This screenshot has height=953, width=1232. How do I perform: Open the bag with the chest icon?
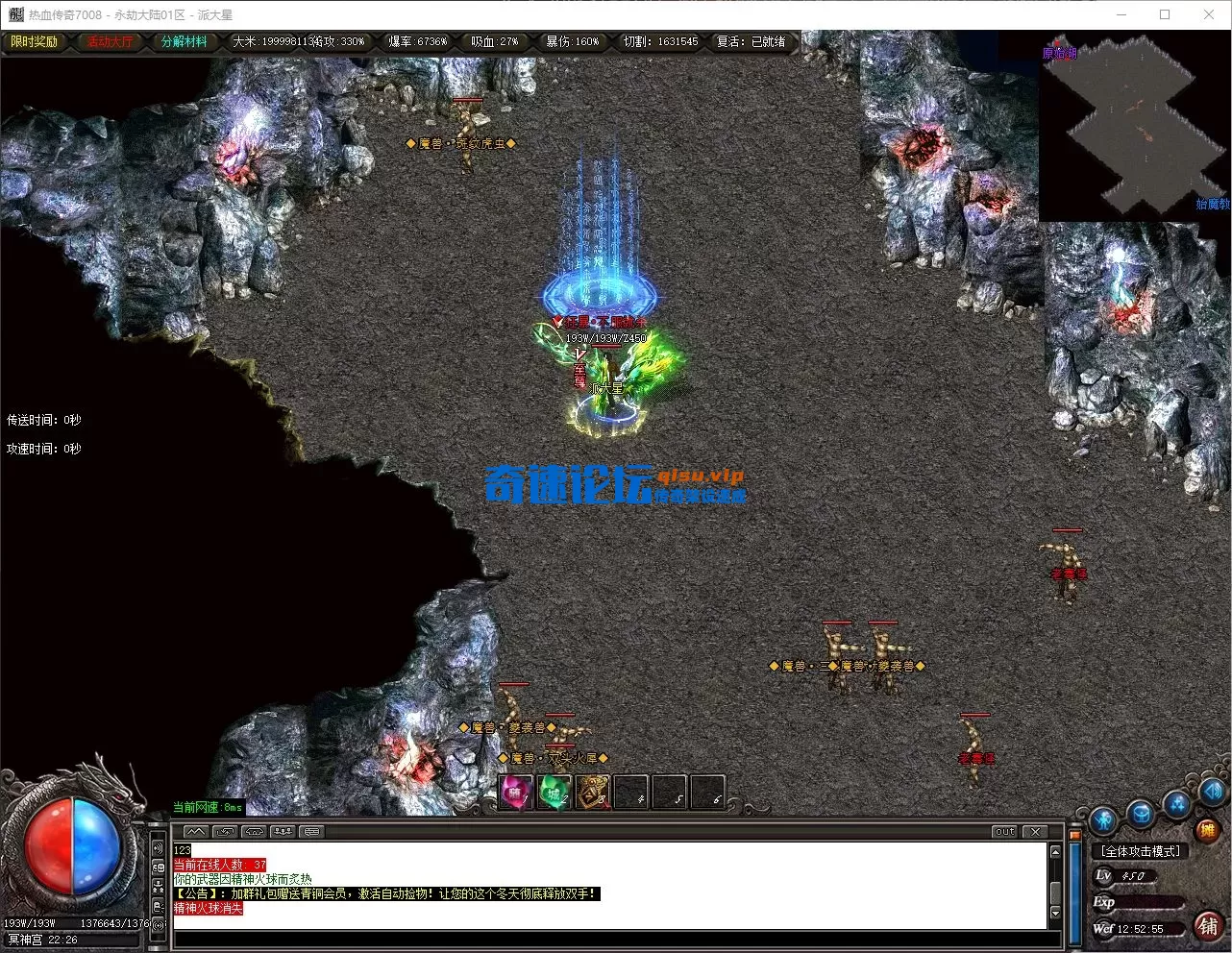tap(1141, 814)
